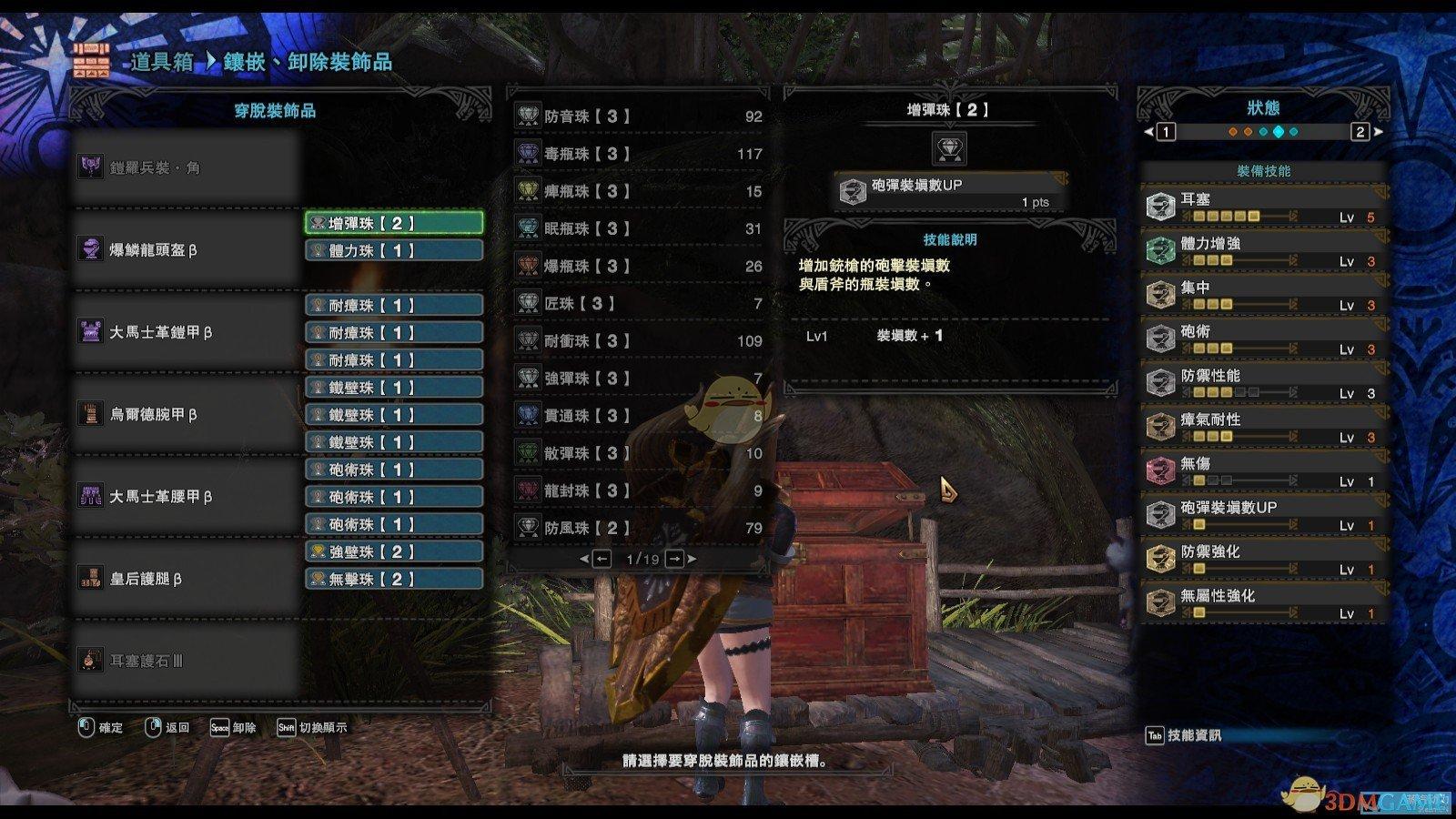The height and width of the screenshot is (819, 1456).
Task: Choose the 體力珠【1】 decoration slot
Action: point(393,250)
